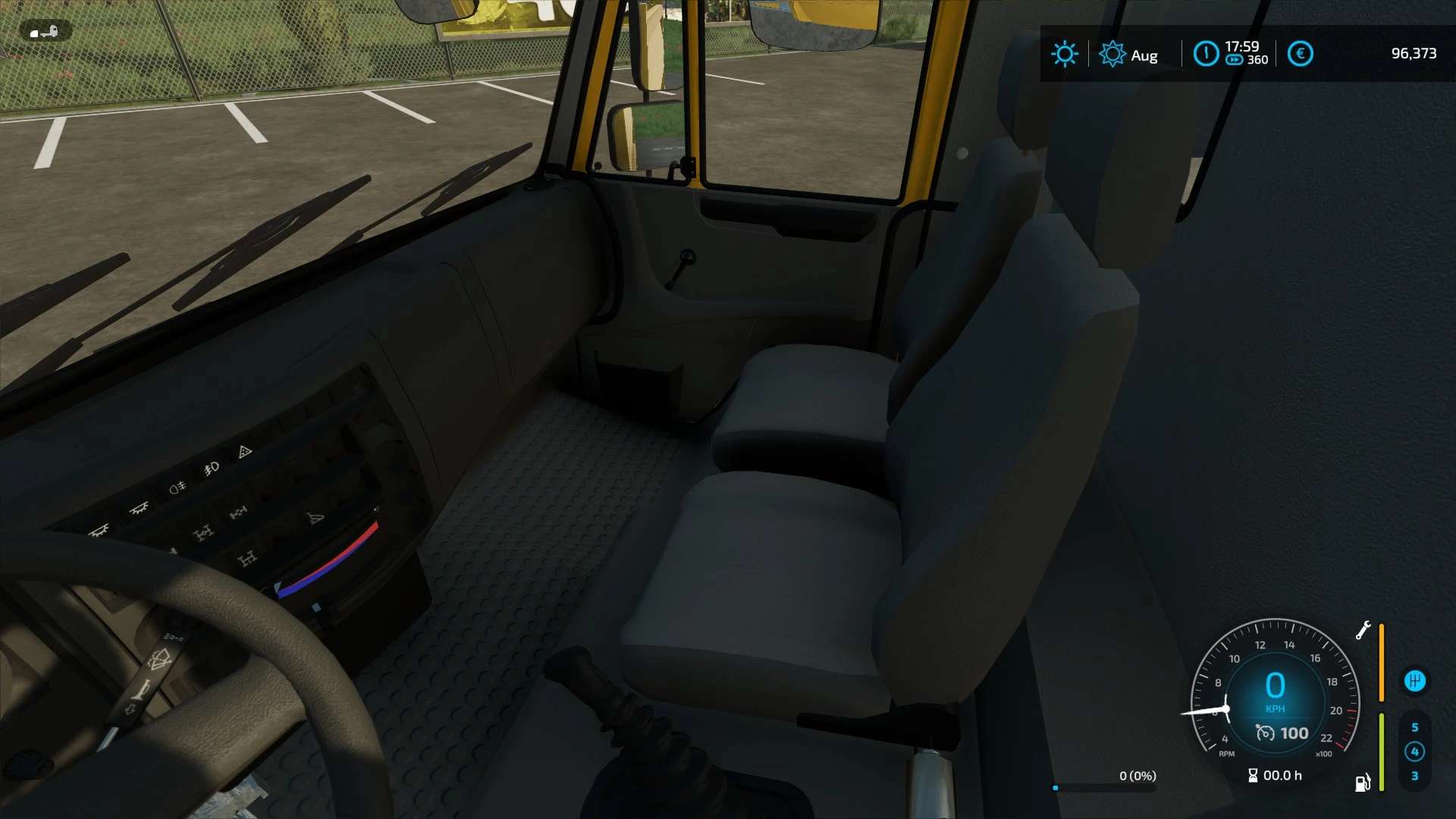Image resolution: width=1456 pixels, height=819 pixels.
Task: Click the vehicle attachment icon
Action: [x=45, y=32]
